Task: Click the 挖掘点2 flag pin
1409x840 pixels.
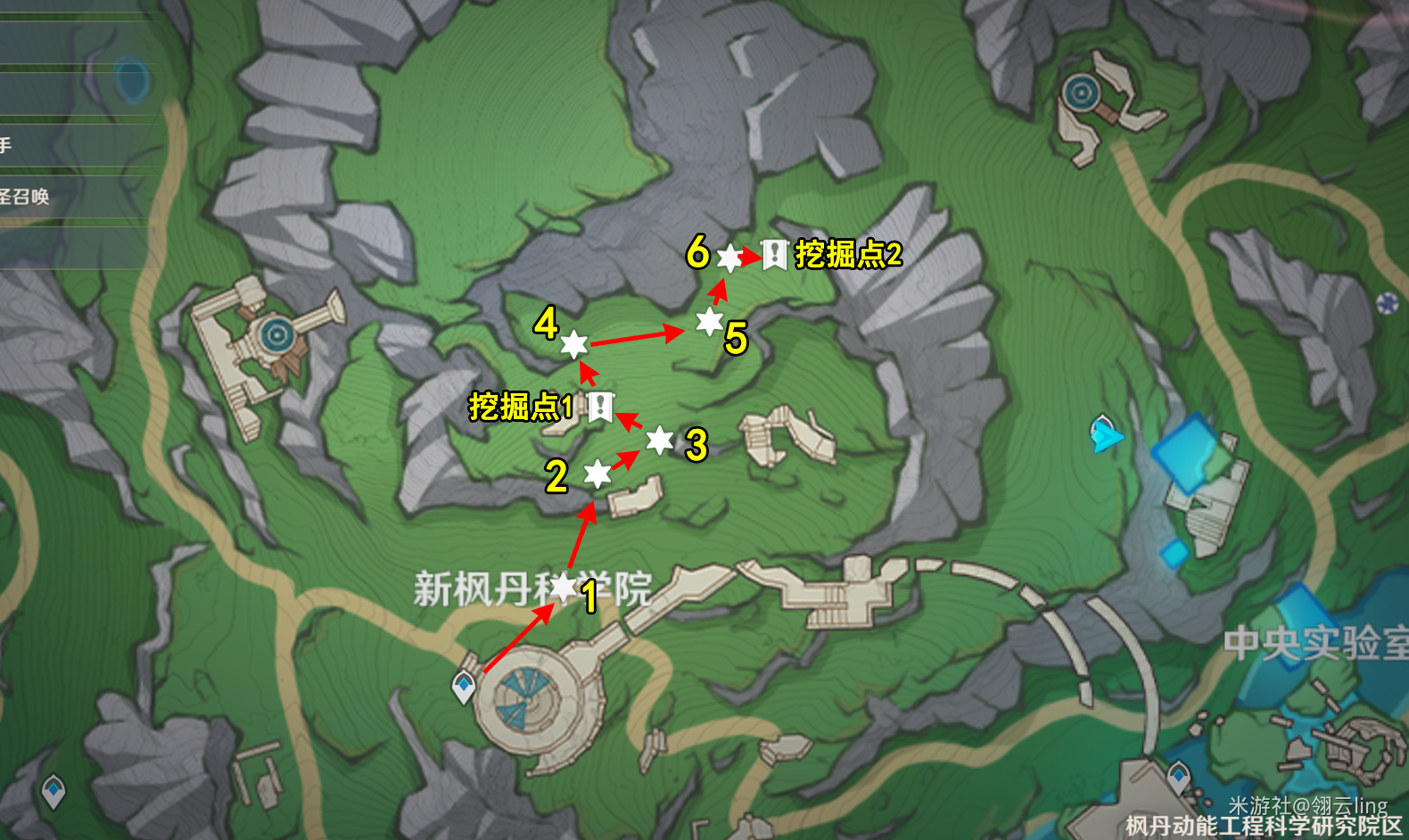Action: click(x=773, y=255)
